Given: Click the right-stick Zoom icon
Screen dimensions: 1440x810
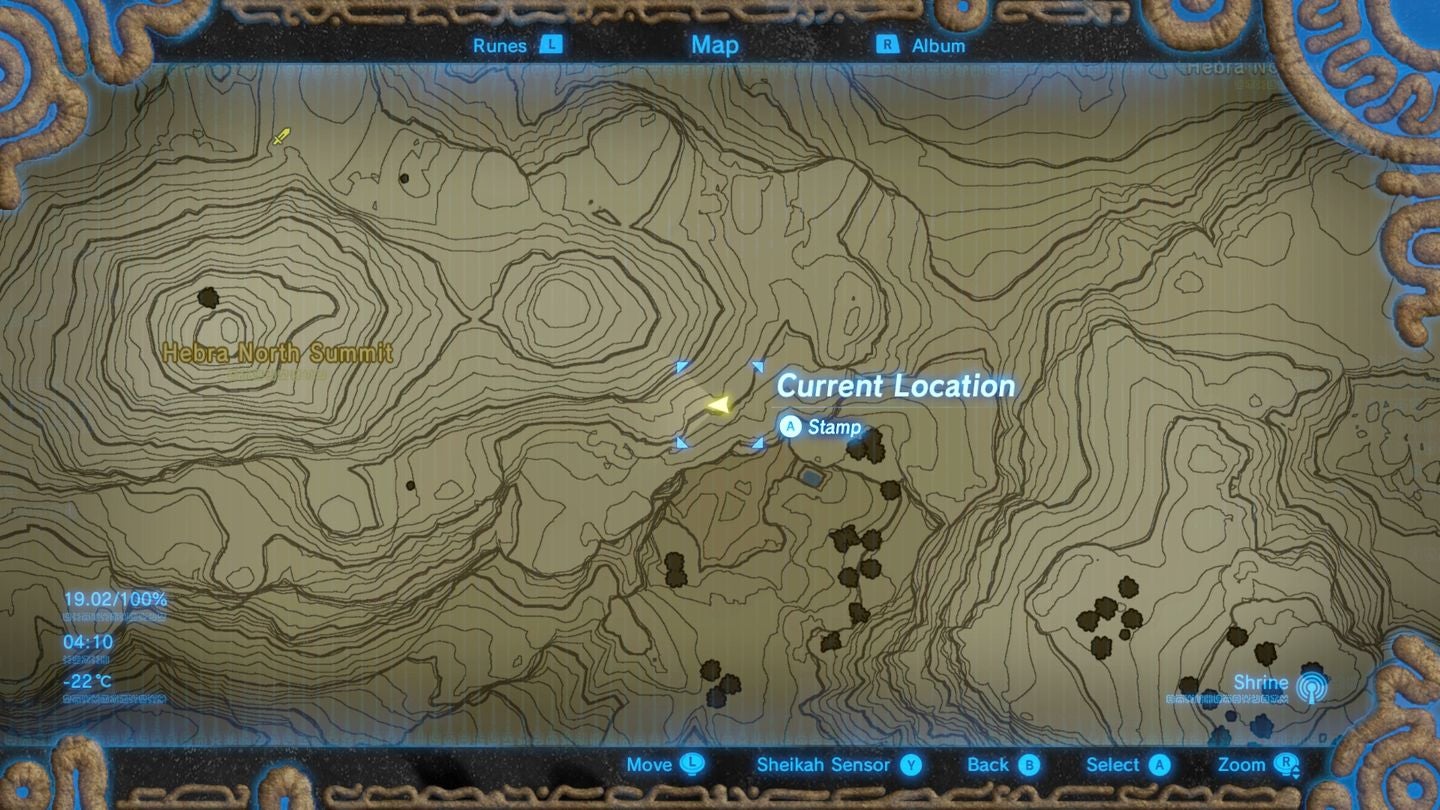Looking at the screenshot, I should [x=1283, y=765].
